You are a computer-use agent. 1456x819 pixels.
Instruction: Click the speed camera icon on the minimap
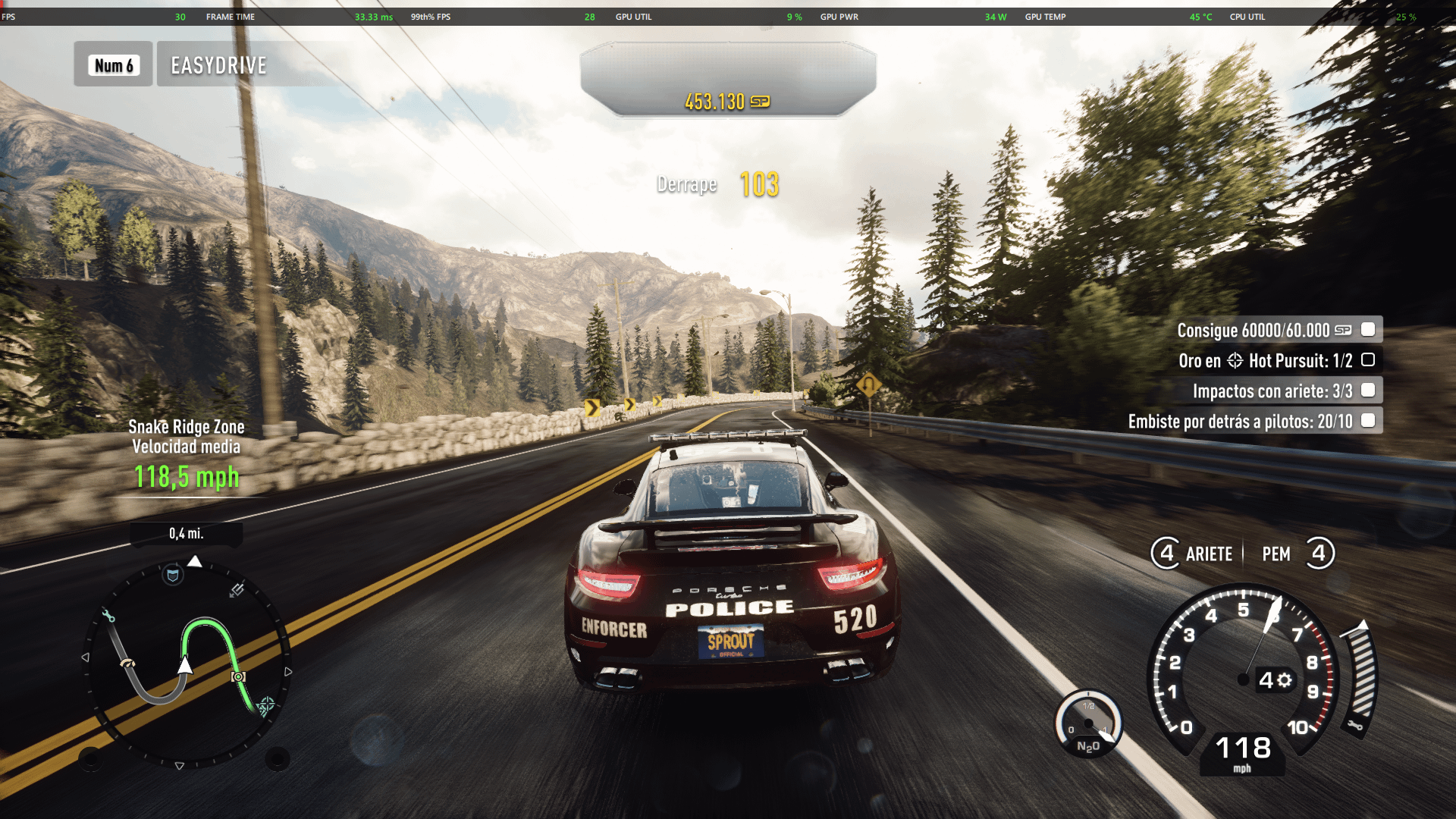[x=238, y=677]
